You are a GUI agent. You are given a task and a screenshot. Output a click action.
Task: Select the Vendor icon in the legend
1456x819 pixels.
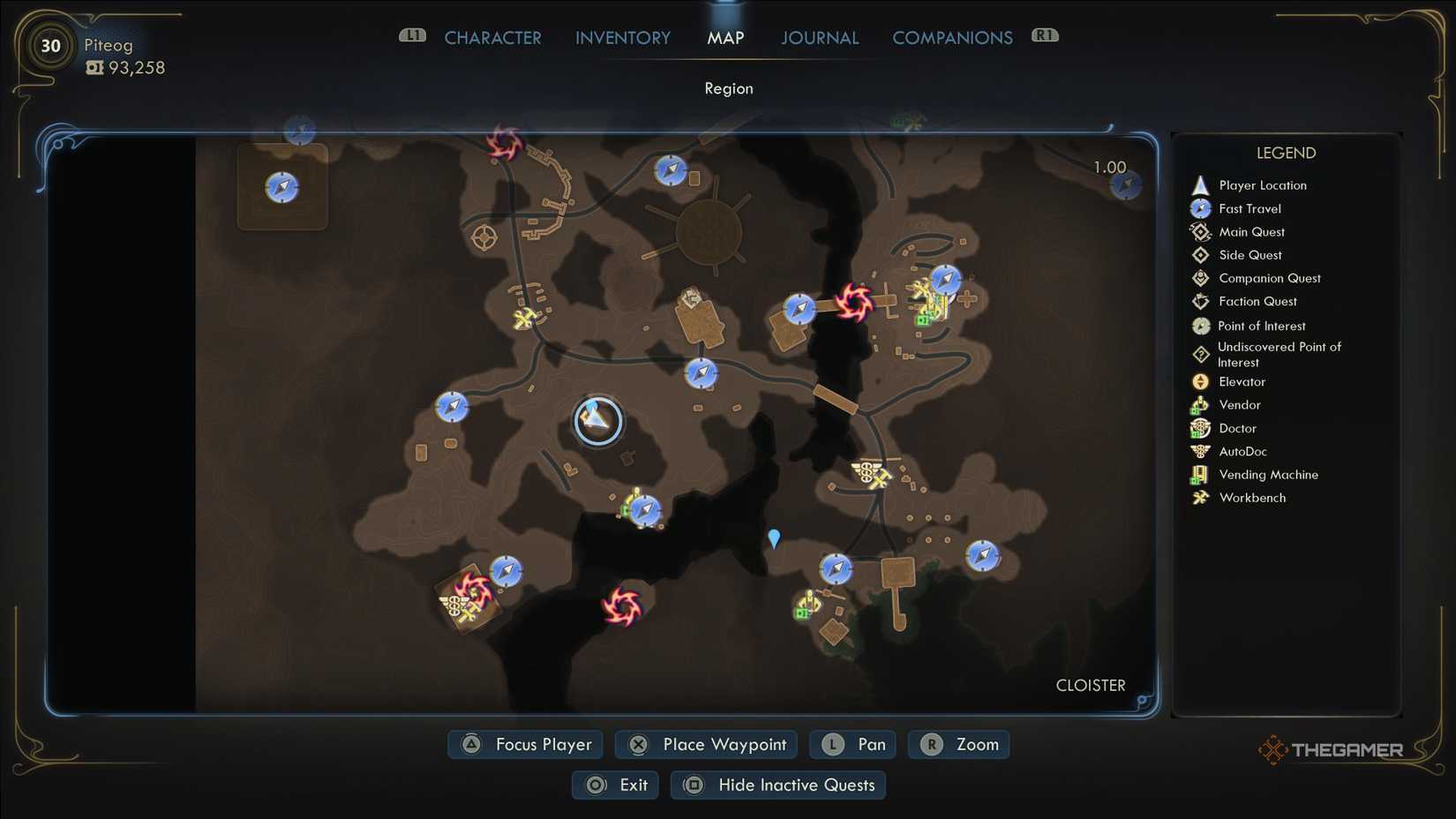pos(1200,404)
